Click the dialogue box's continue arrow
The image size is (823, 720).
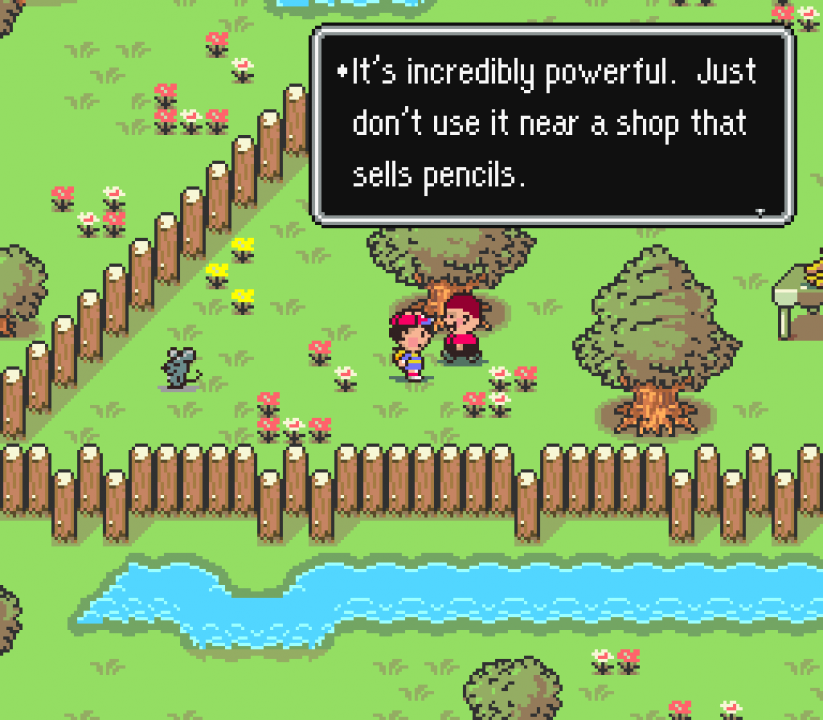[x=760, y=212]
